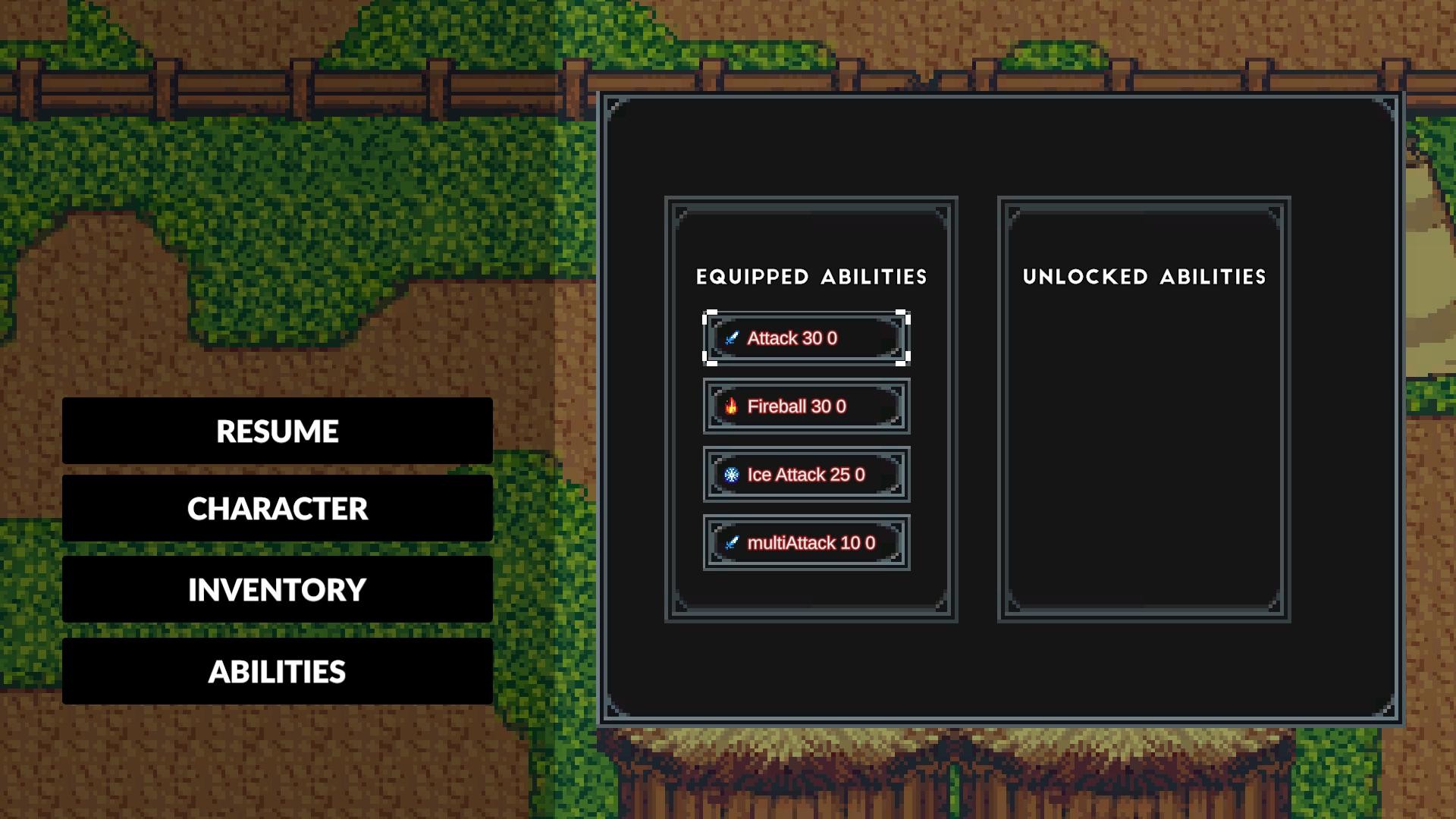1456x819 pixels.
Task: Click the blade icon on multiAttack ability
Action: 733,542
